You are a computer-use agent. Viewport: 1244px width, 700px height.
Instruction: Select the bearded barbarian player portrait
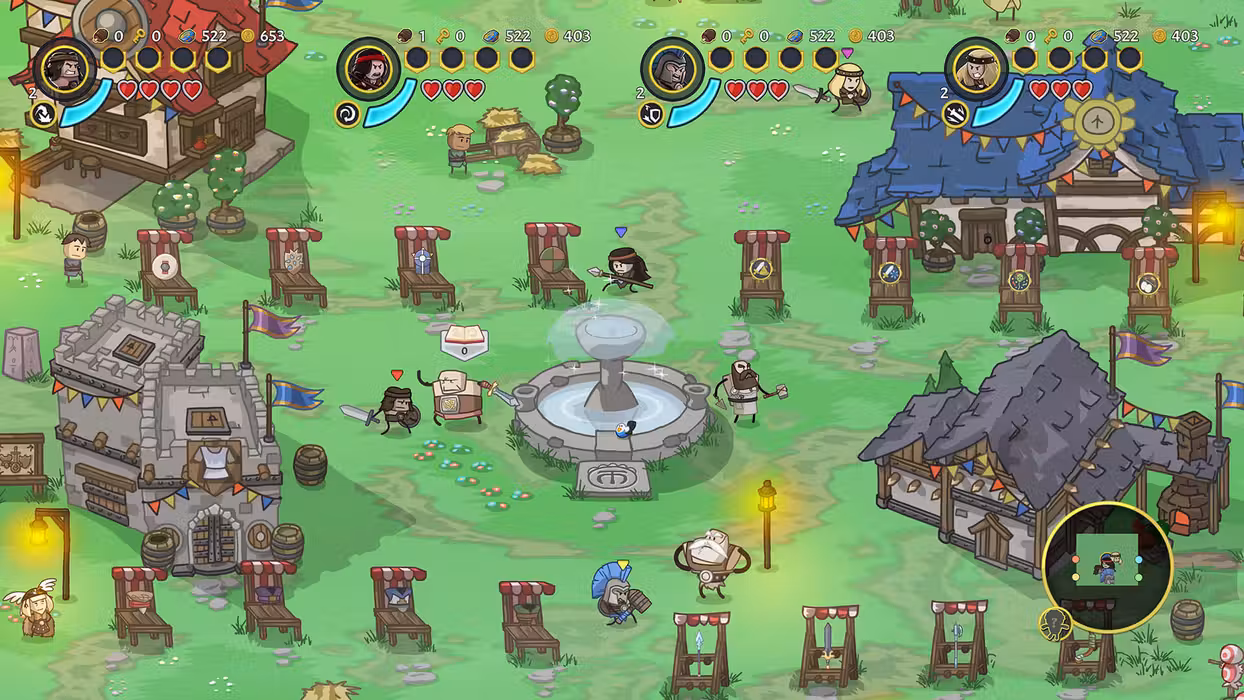65,69
